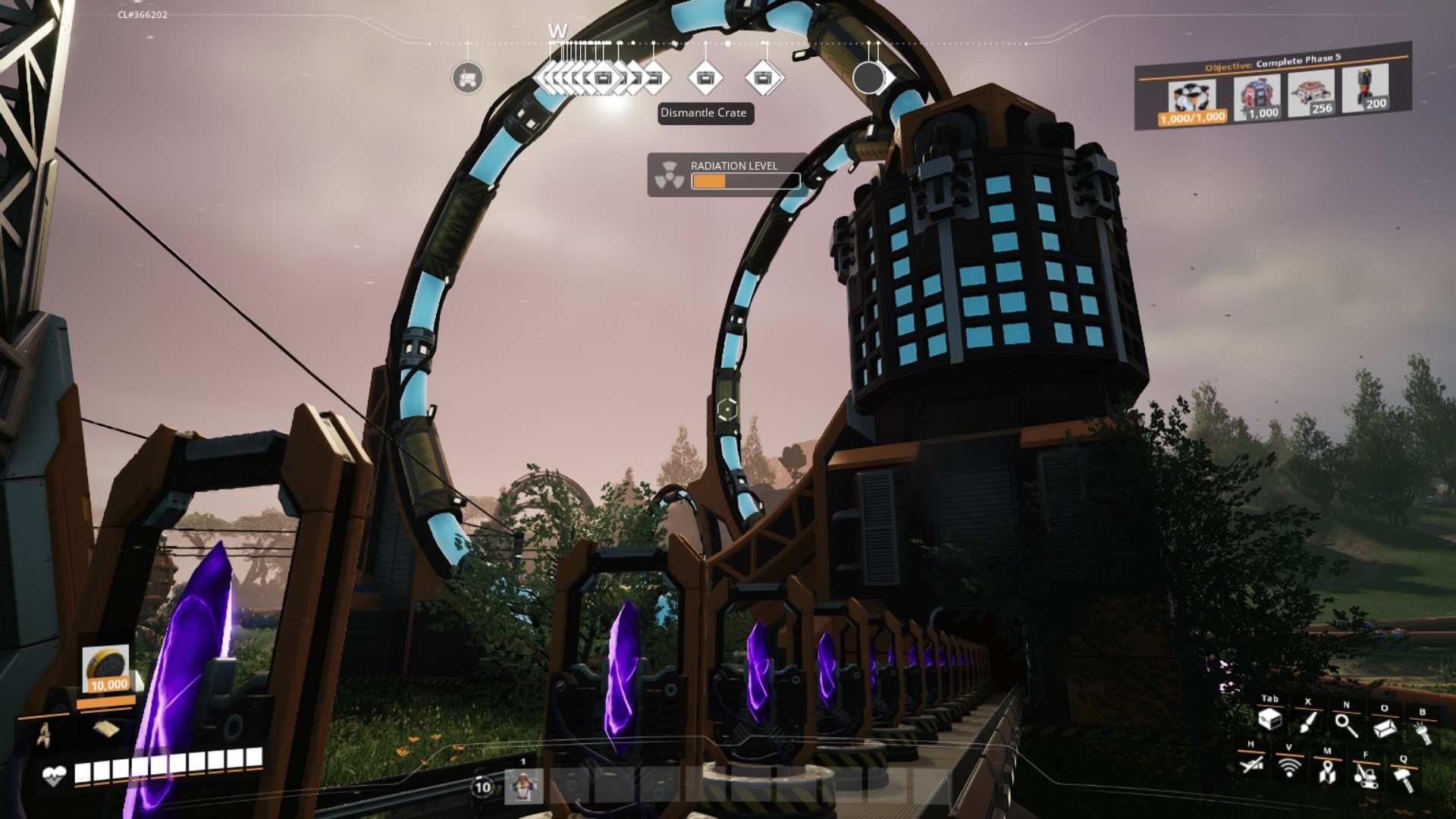
Task: Activate the dismantle wrecking-crane icon
Action: (1365, 776)
